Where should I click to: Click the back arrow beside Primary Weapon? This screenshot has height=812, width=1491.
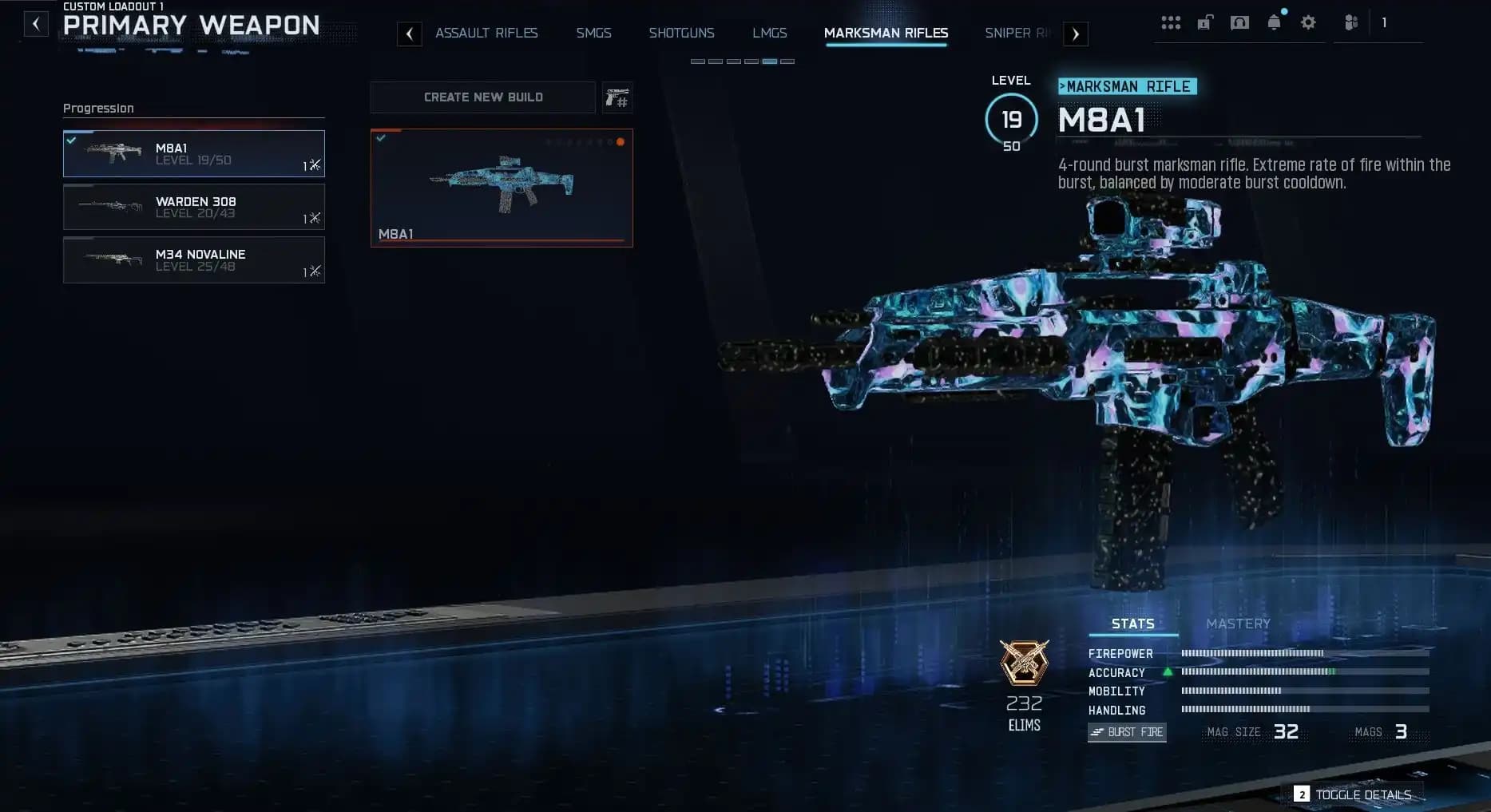tap(35, 23)
